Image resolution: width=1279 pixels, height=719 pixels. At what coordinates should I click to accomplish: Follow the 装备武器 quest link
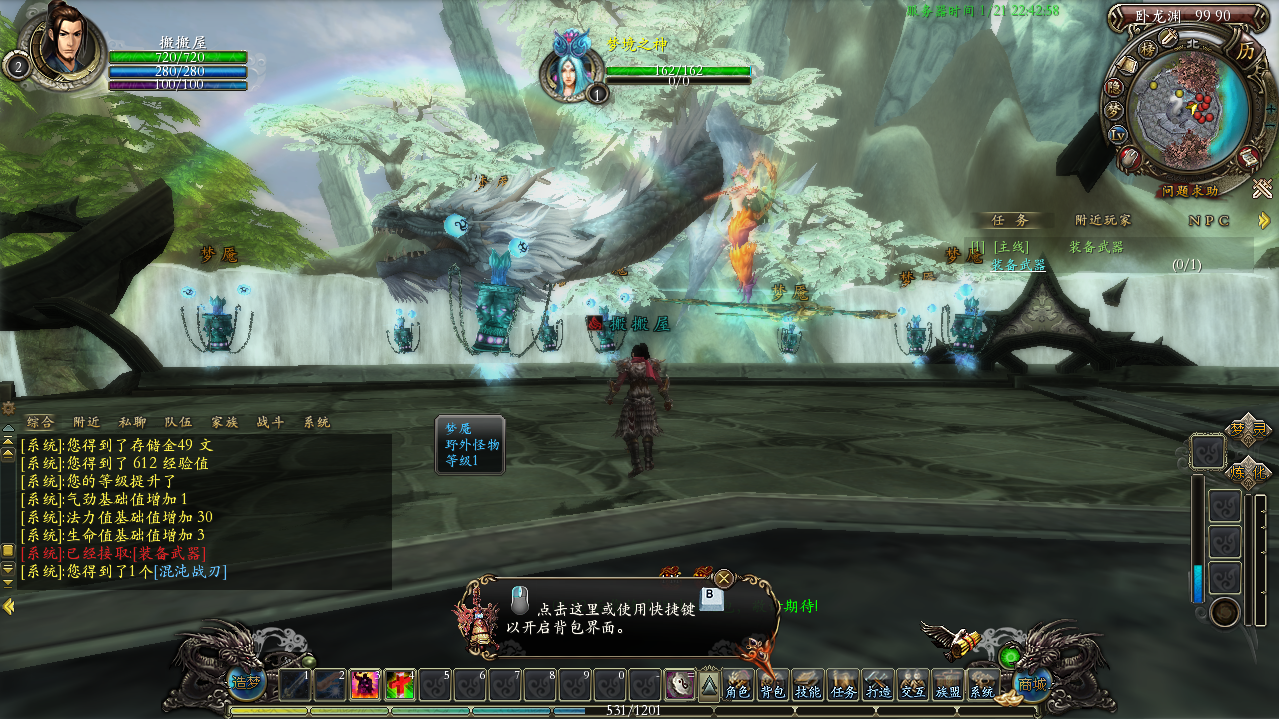point(1018,265)
